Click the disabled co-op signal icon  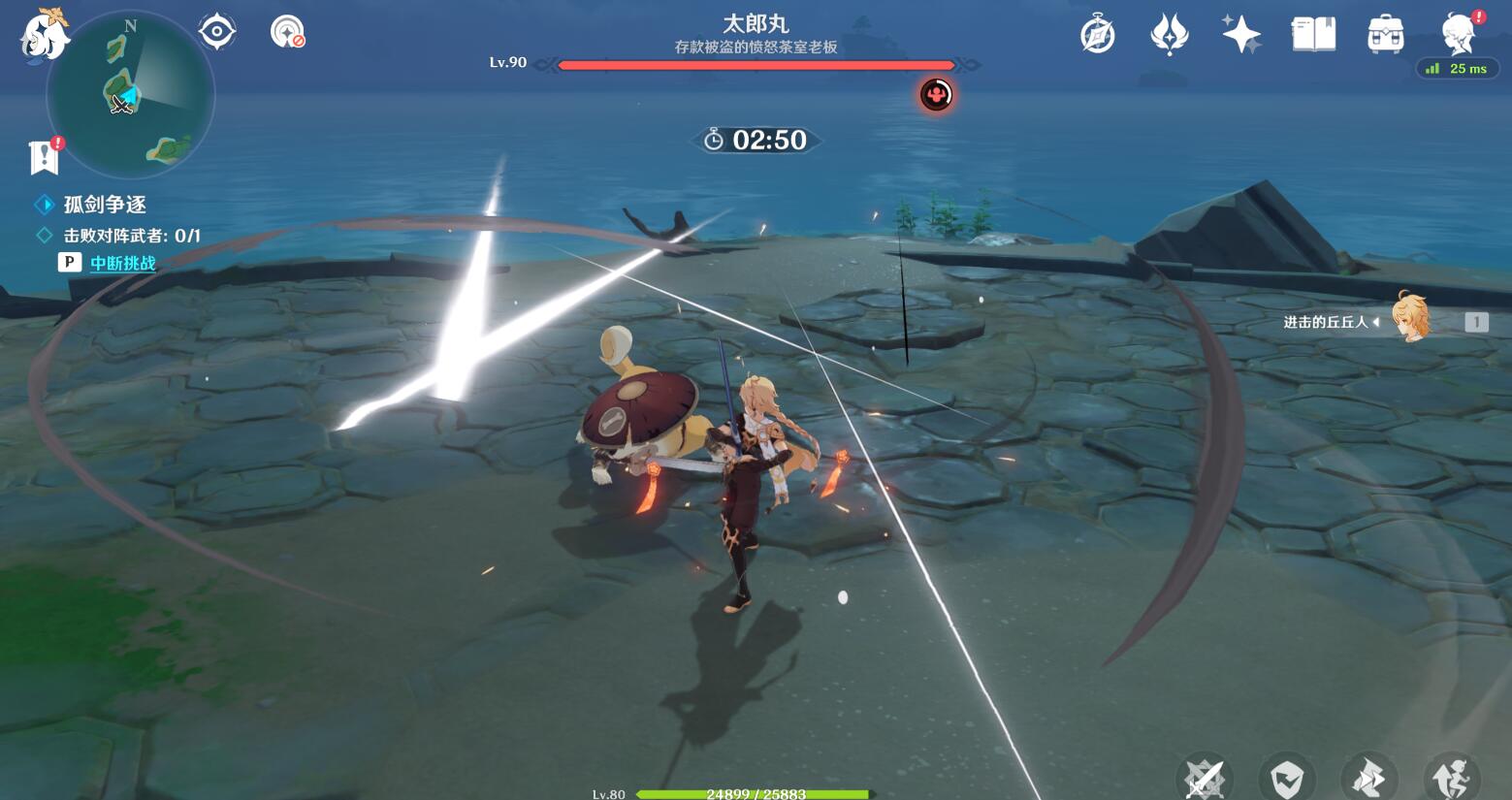point(287,32)
